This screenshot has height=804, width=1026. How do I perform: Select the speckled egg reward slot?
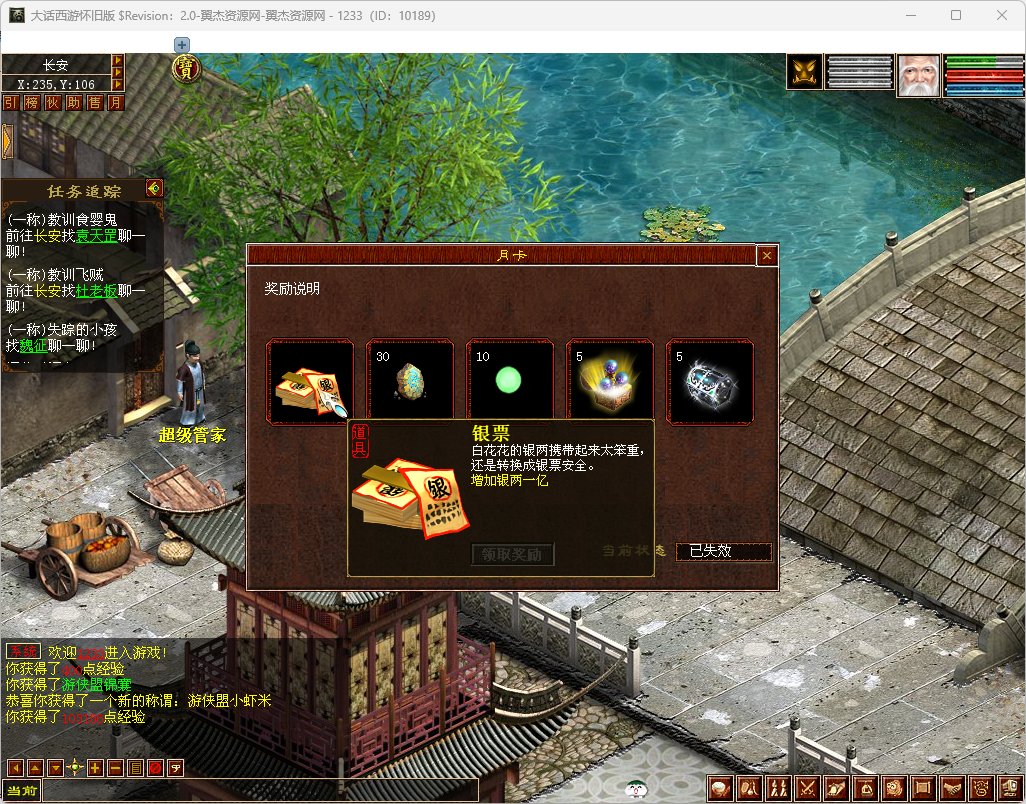[410, 381]
